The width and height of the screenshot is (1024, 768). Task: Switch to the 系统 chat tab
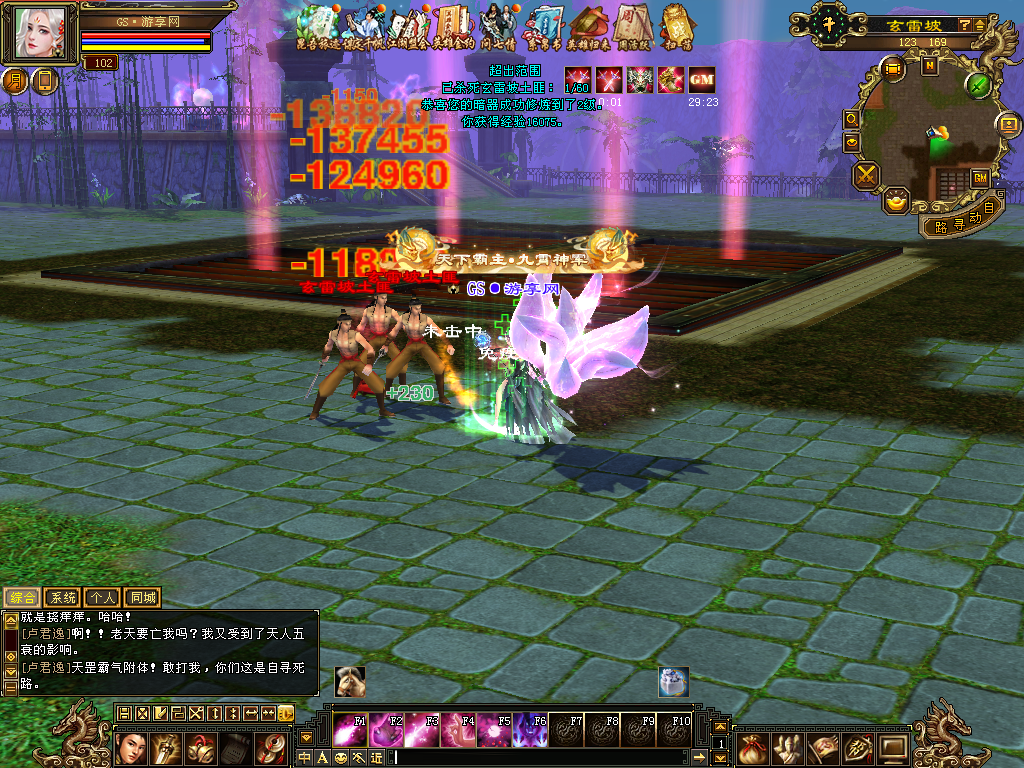[62, 598]
